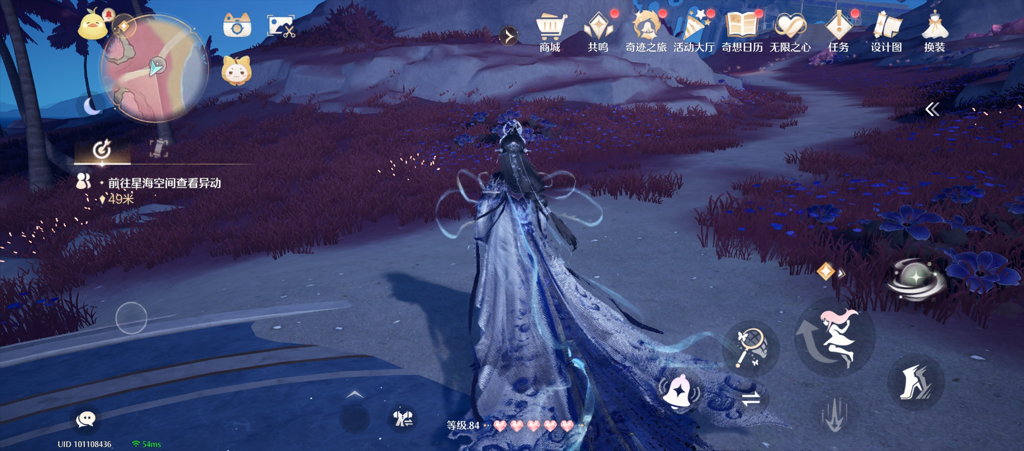The height and width of the screenshot is (451, 1024).
Task: Use the bug-catching net ability
Action: tap(750, 347)
